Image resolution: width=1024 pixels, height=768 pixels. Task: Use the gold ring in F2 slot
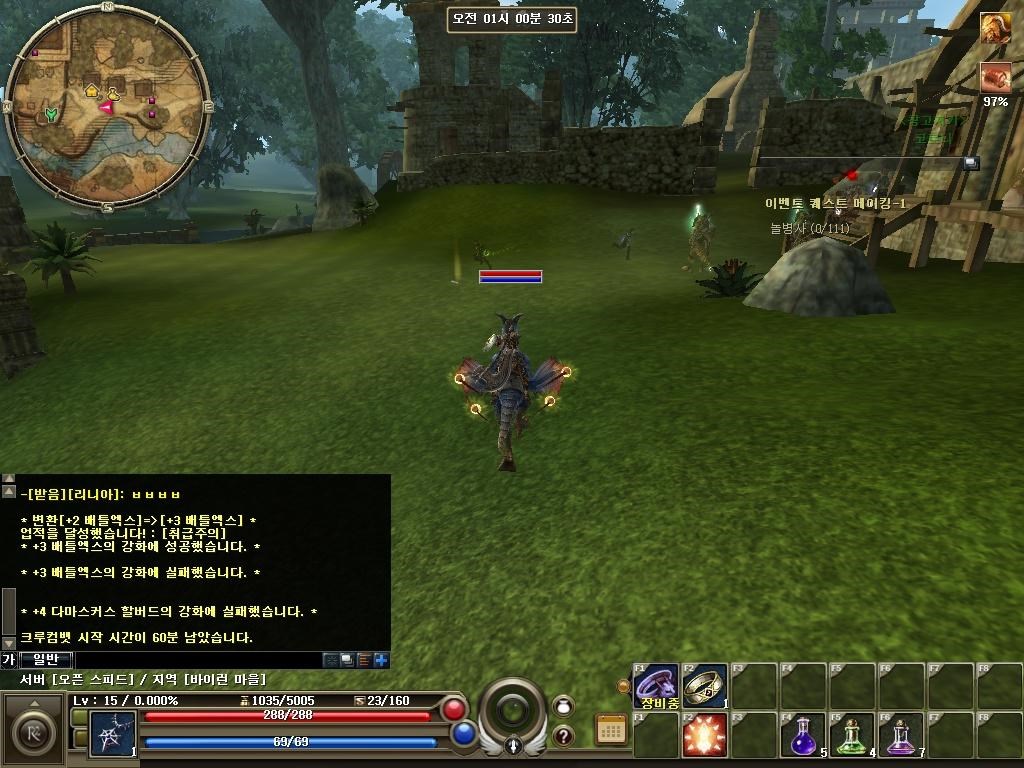[705, 685]
